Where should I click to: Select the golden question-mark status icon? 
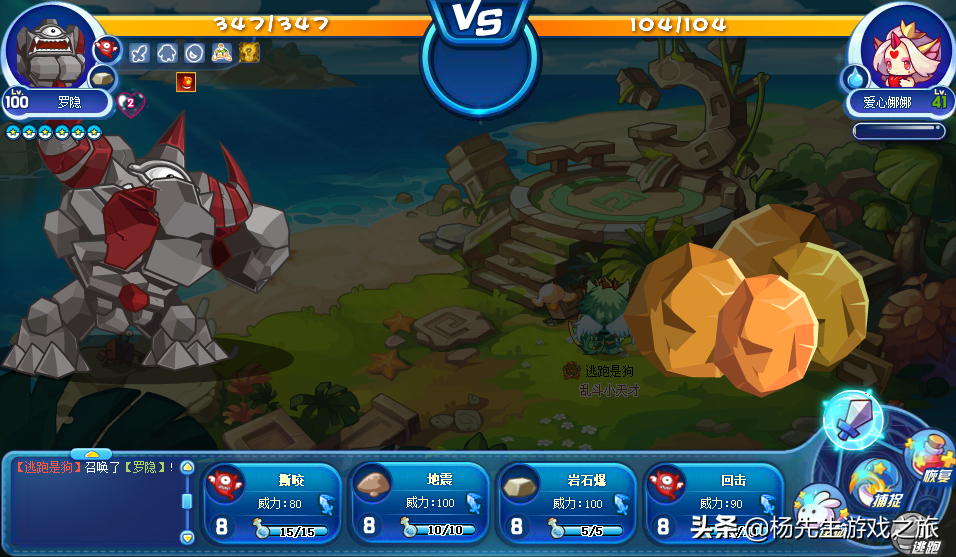tap(249, 52)
